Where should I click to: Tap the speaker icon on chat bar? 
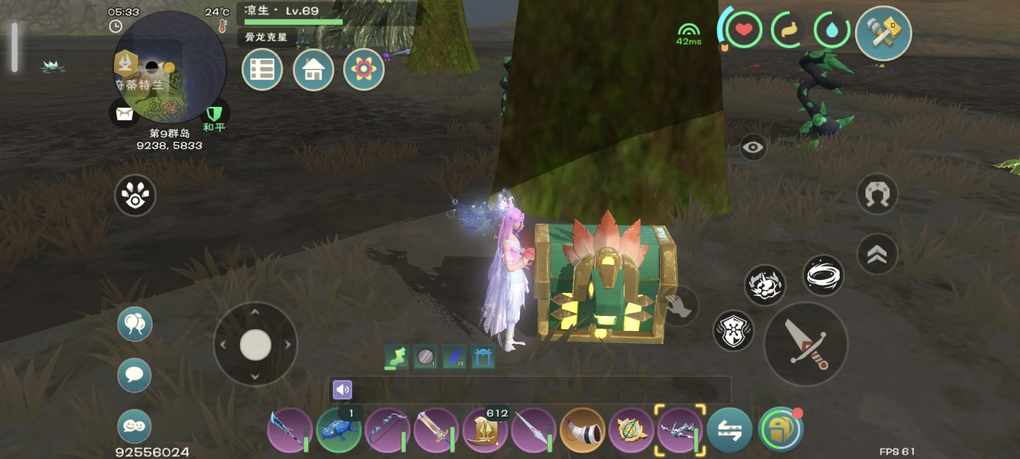pos(343,390)
